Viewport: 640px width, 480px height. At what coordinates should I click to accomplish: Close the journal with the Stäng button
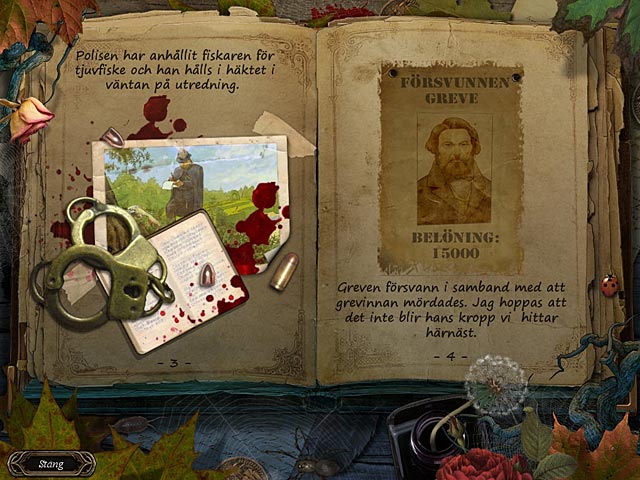(x=51, y=464)
